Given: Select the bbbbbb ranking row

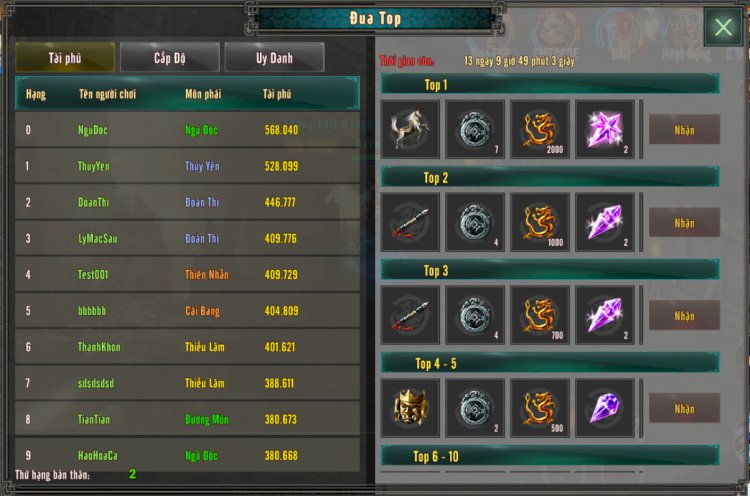Looking at the screenshot, I should (x=186, y=311).
